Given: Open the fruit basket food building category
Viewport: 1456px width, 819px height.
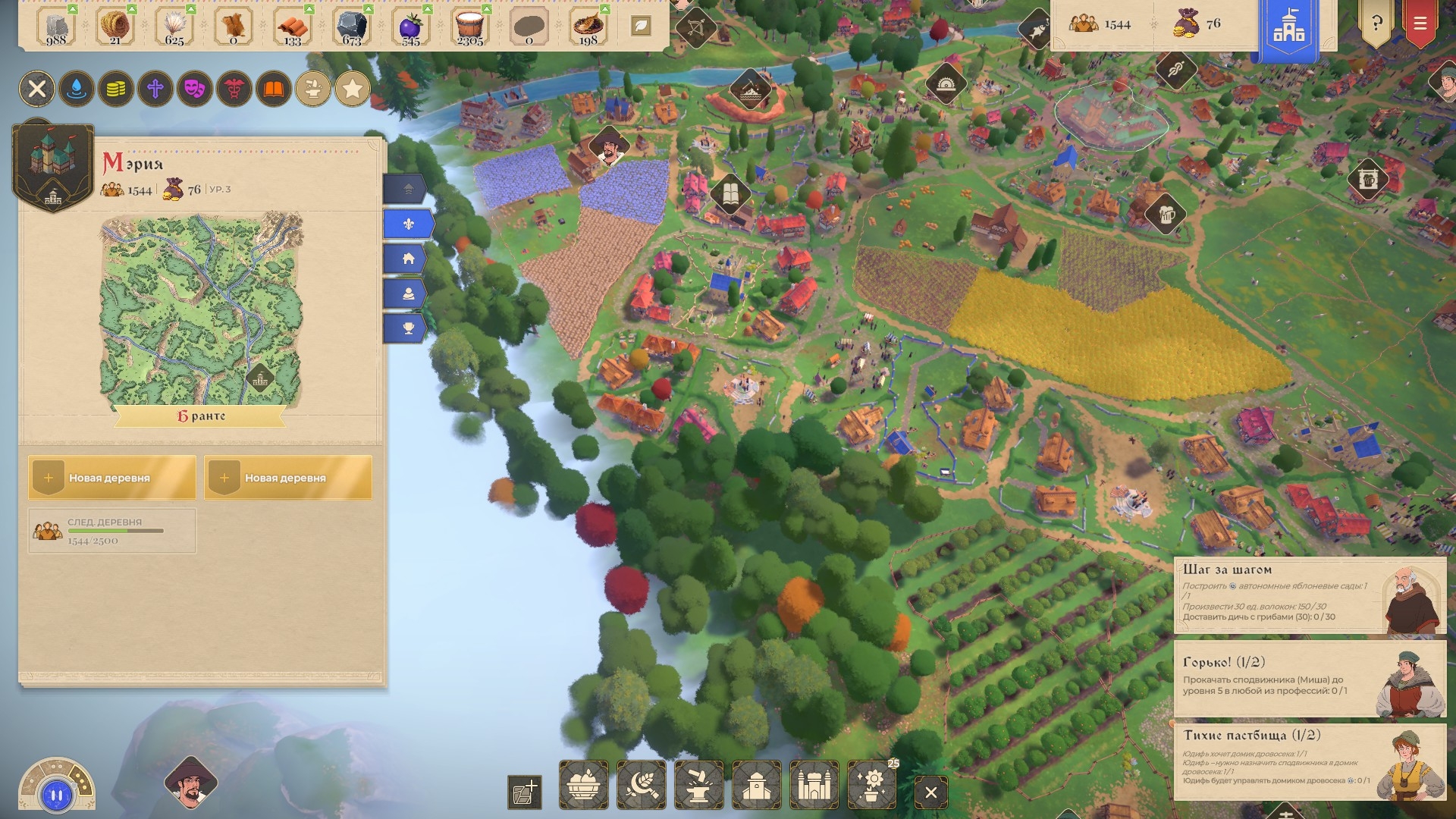Looking at the screenshot, I should click(583, 786).
